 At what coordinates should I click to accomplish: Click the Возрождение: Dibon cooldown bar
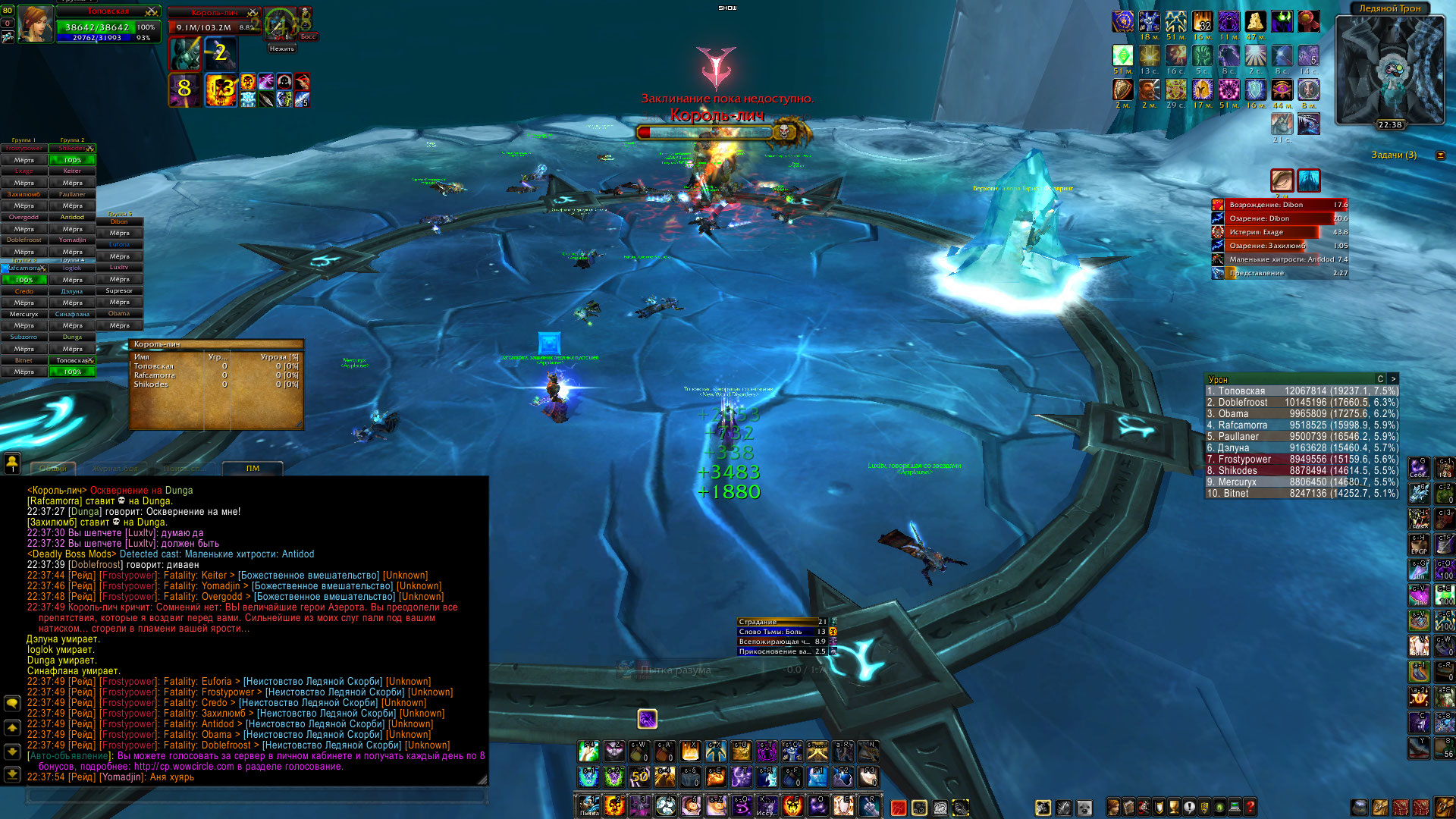(1279, 205)
